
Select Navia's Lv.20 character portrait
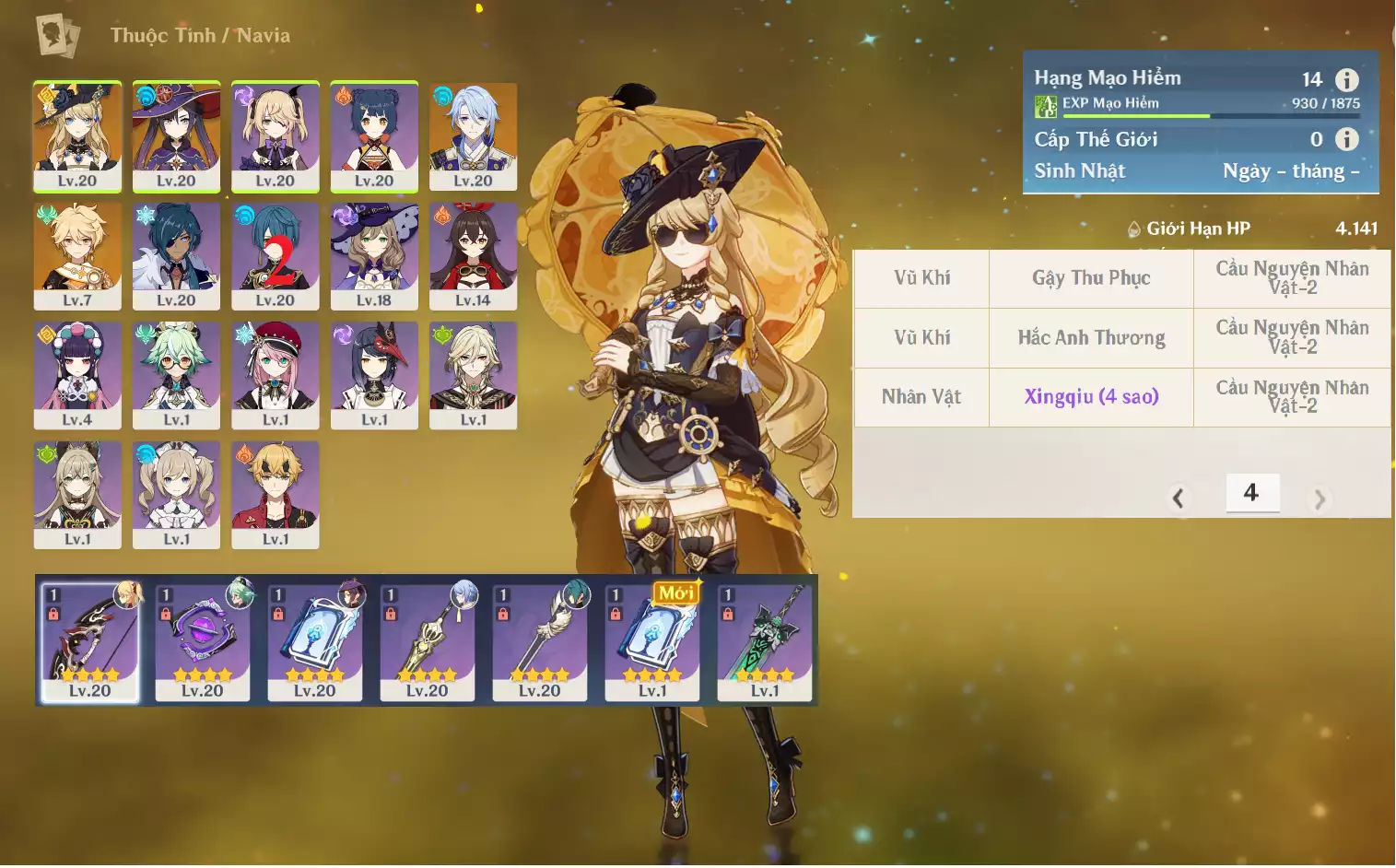(77, 135)
